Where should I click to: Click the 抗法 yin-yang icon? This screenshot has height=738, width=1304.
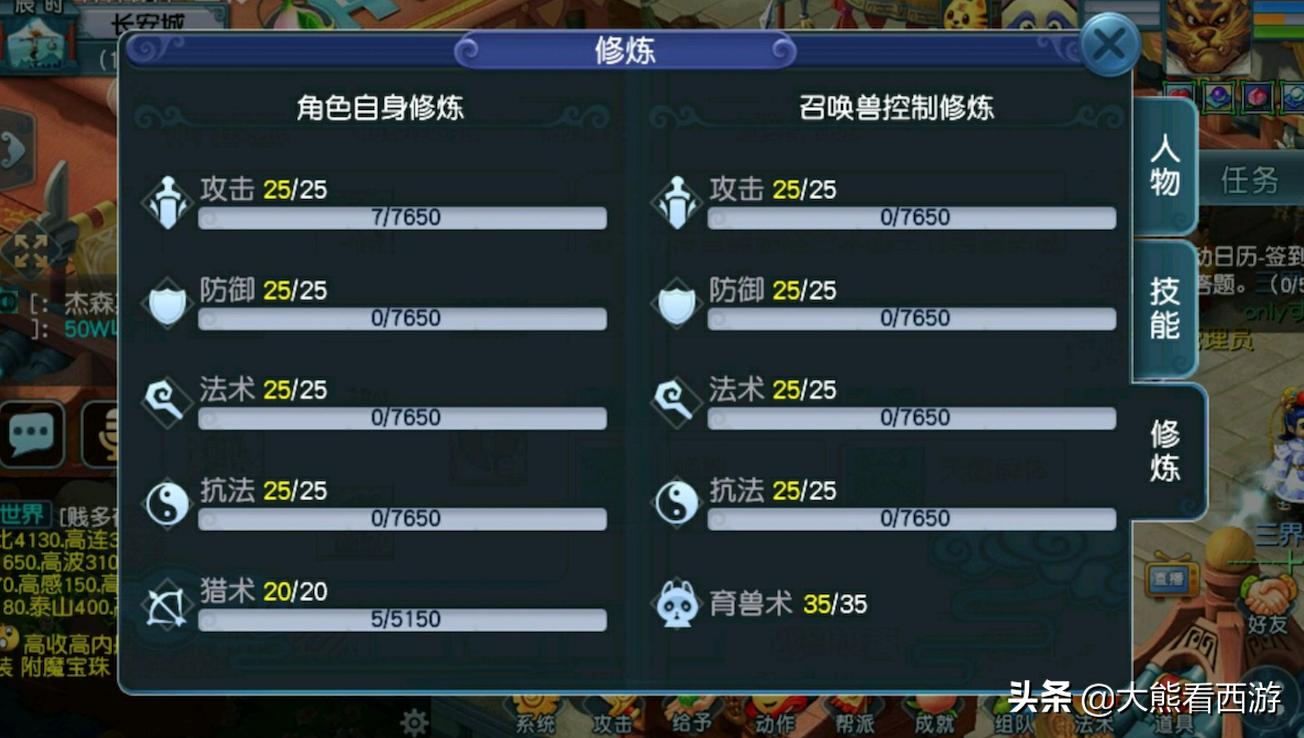166,504
